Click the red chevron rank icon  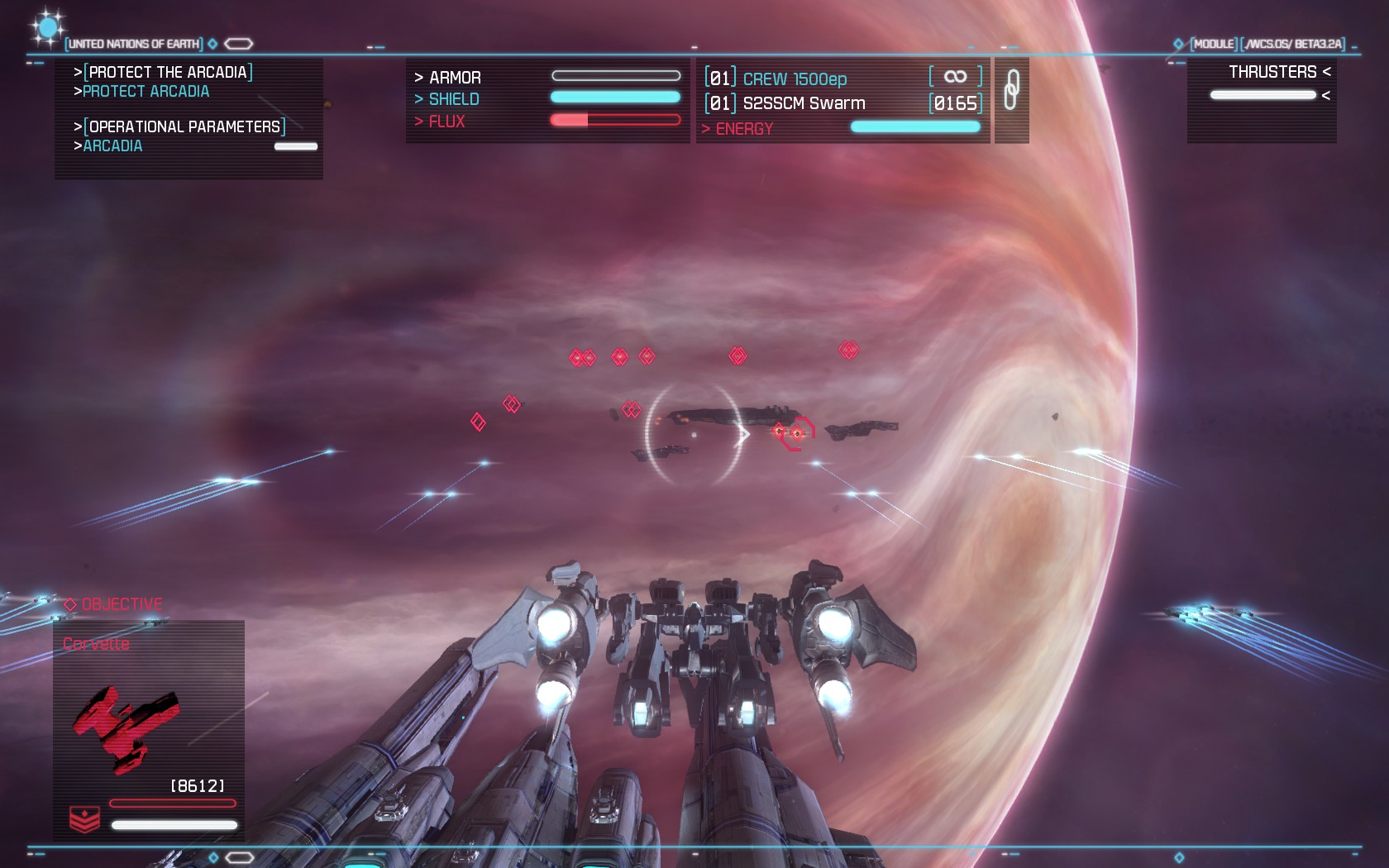[84, 819]
